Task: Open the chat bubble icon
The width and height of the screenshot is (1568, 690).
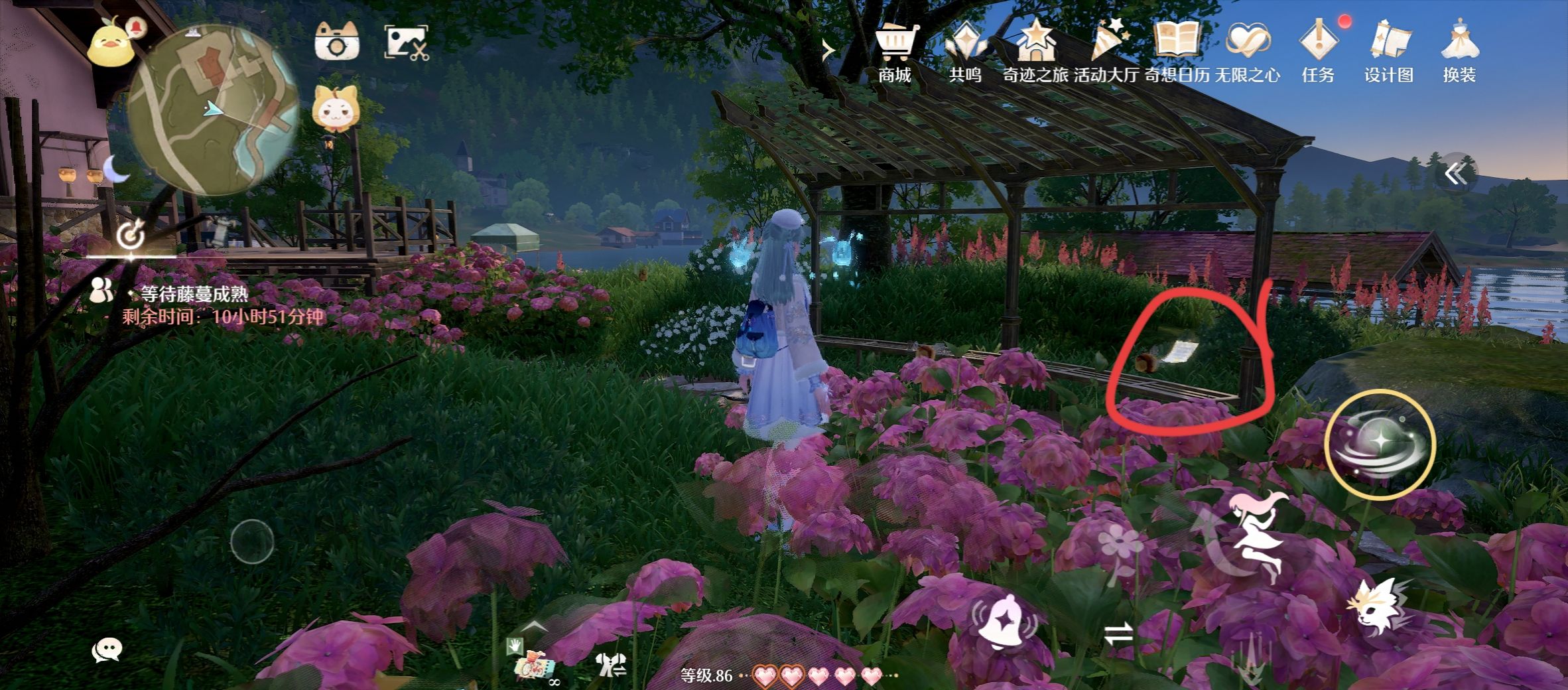Action: click(x=106, y=650)
